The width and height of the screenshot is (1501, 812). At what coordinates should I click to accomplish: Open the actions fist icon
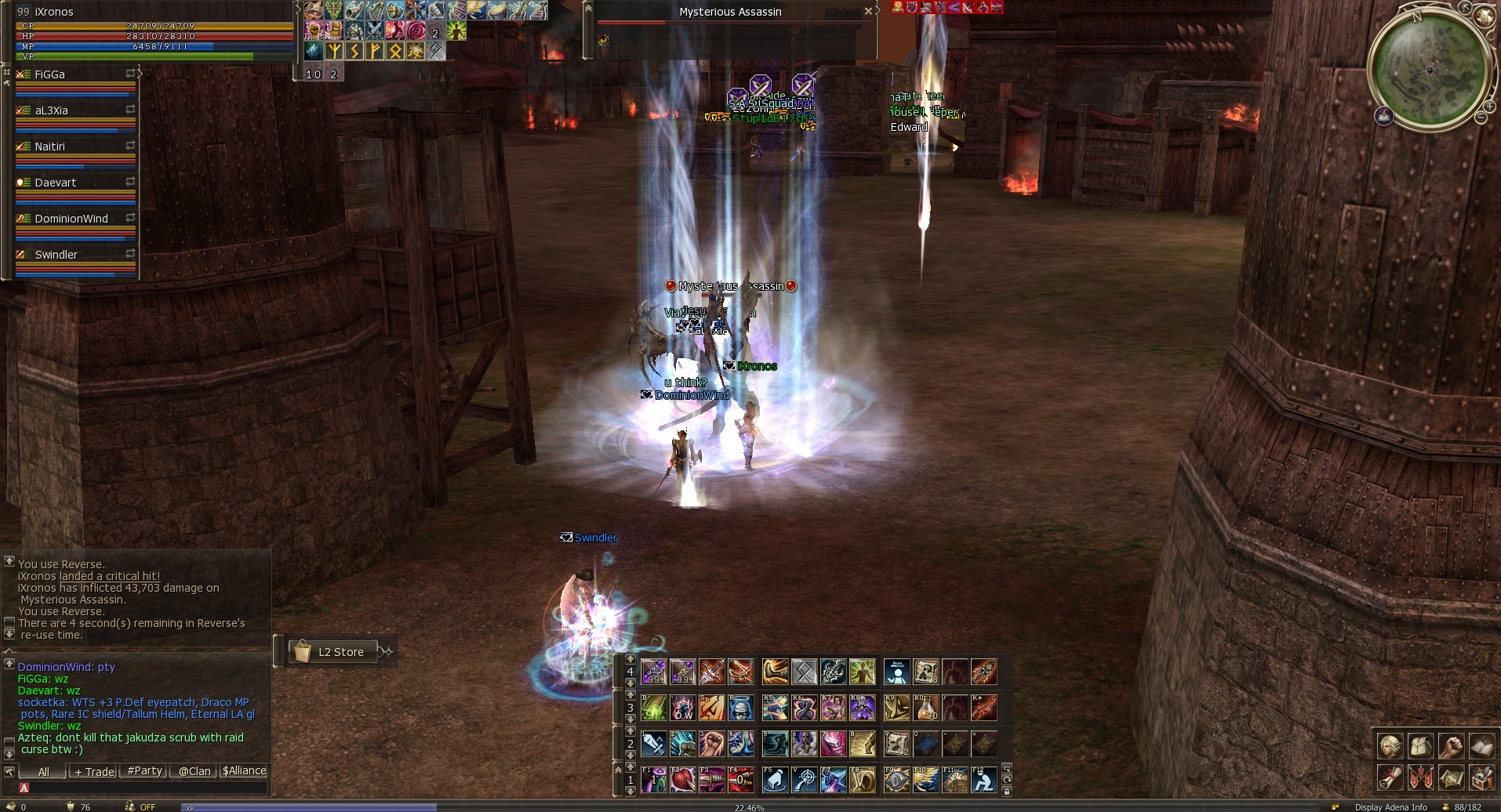(x=1451, y=745)
